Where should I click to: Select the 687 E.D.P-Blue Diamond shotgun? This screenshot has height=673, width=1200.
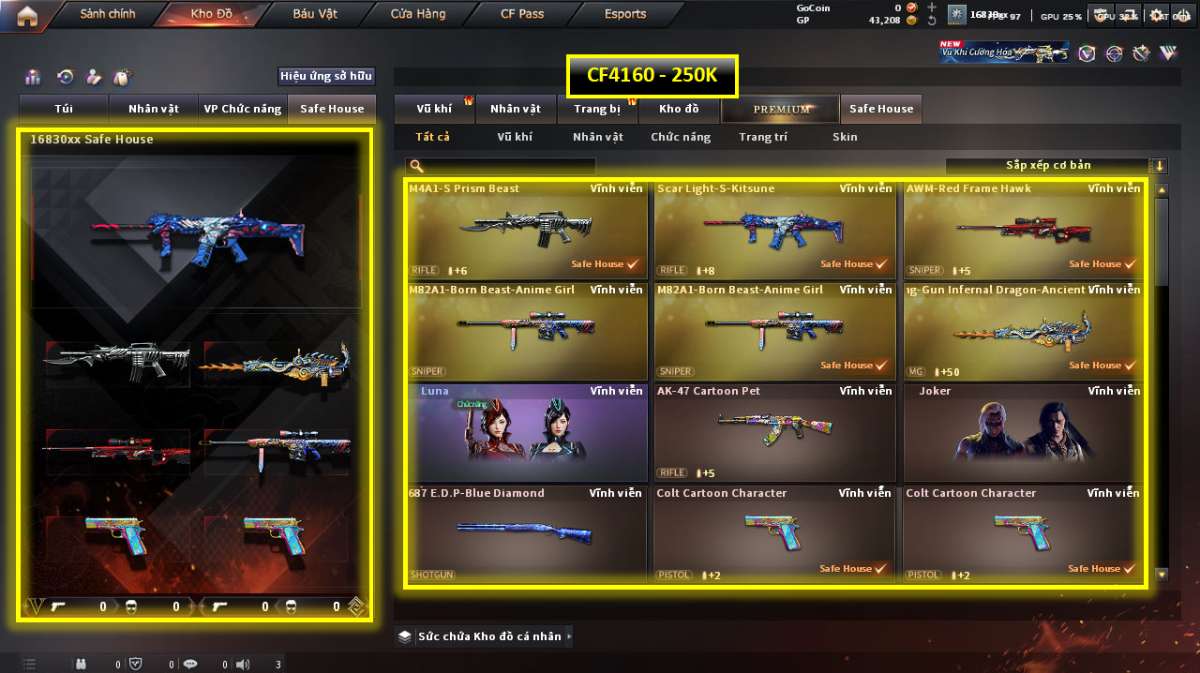point(526,534)
